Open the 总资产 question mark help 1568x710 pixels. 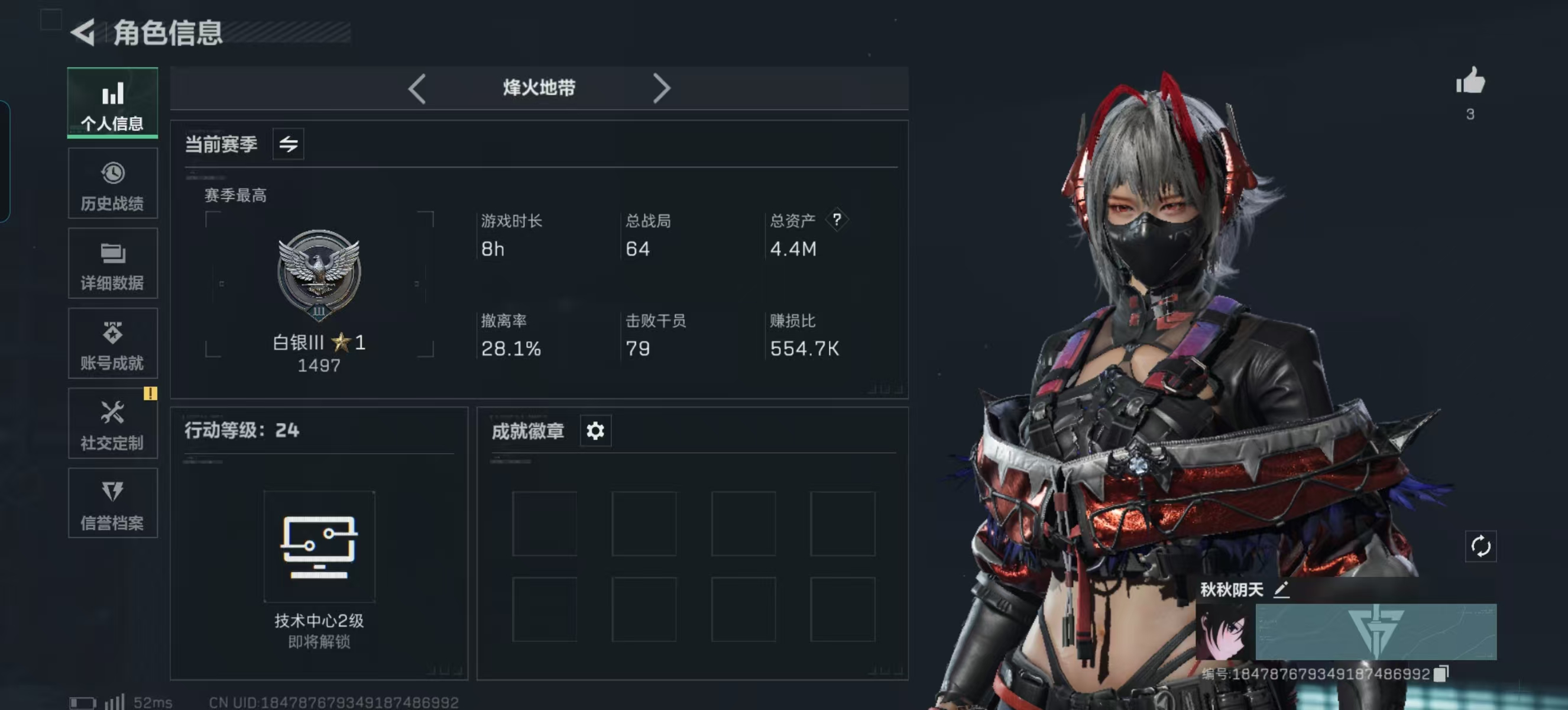(837, 219)
